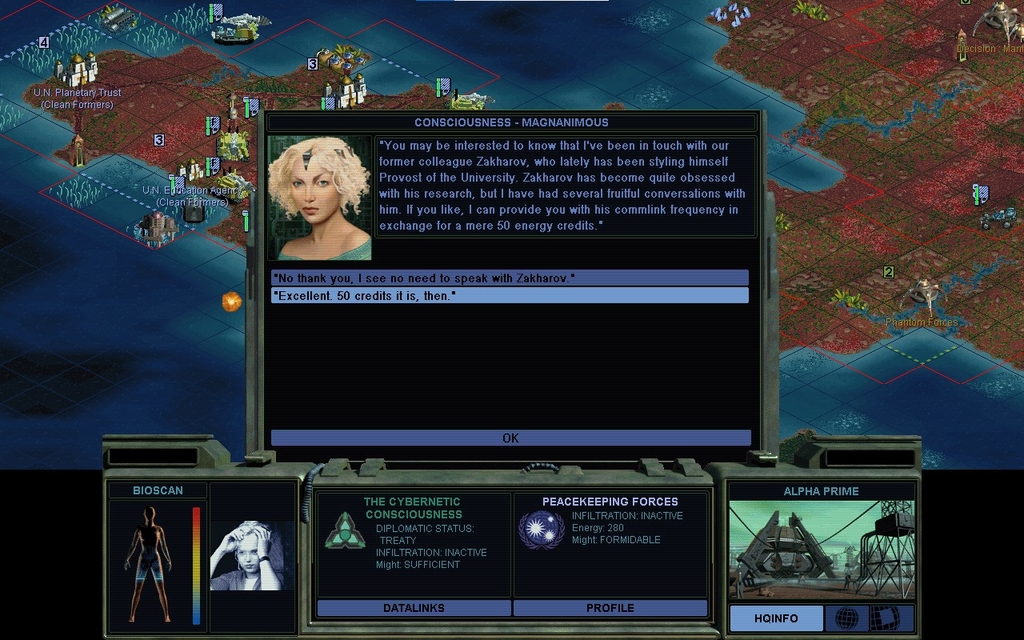
Task: Click the faction leader portrait in dialogue
Action: tap(319, 198)
